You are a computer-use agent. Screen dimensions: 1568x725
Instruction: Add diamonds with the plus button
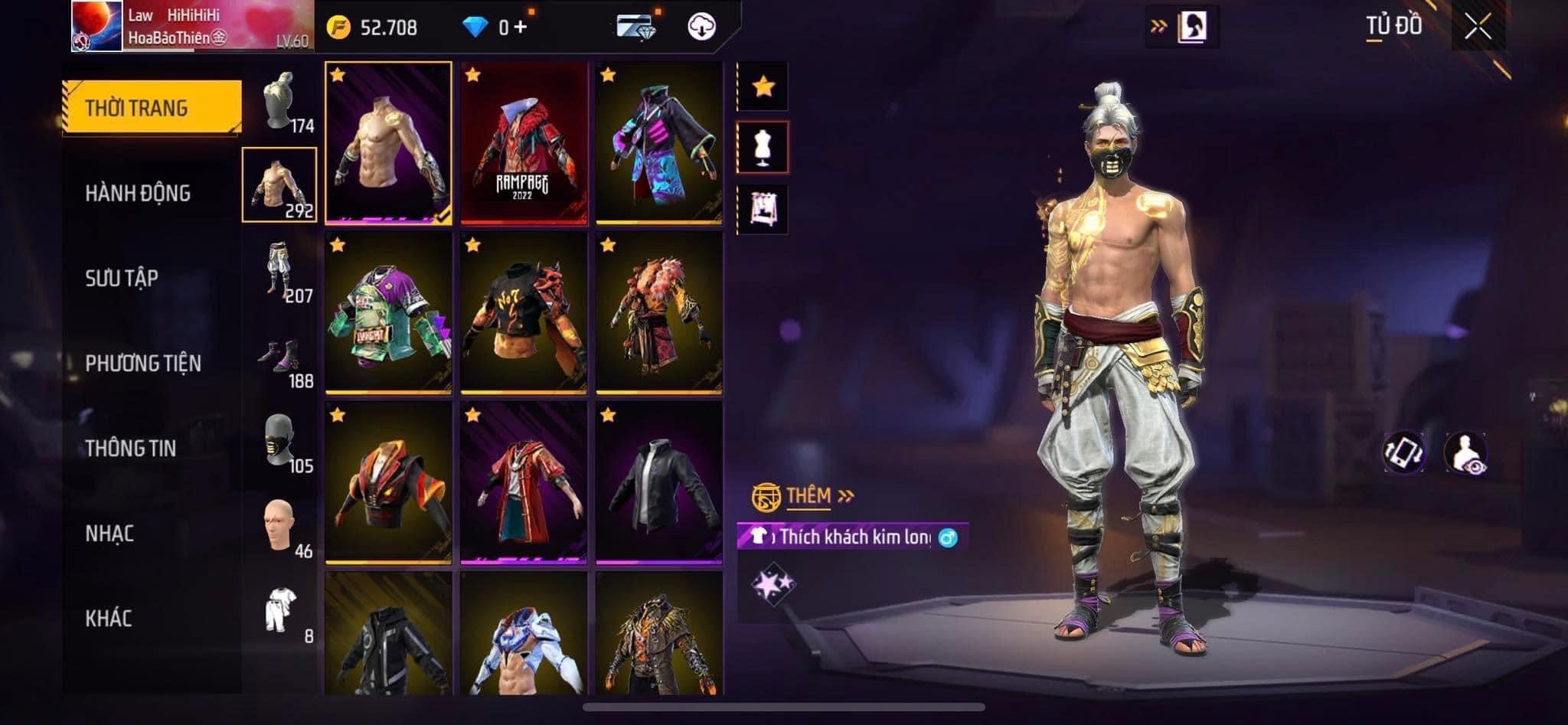click(522, 28)
